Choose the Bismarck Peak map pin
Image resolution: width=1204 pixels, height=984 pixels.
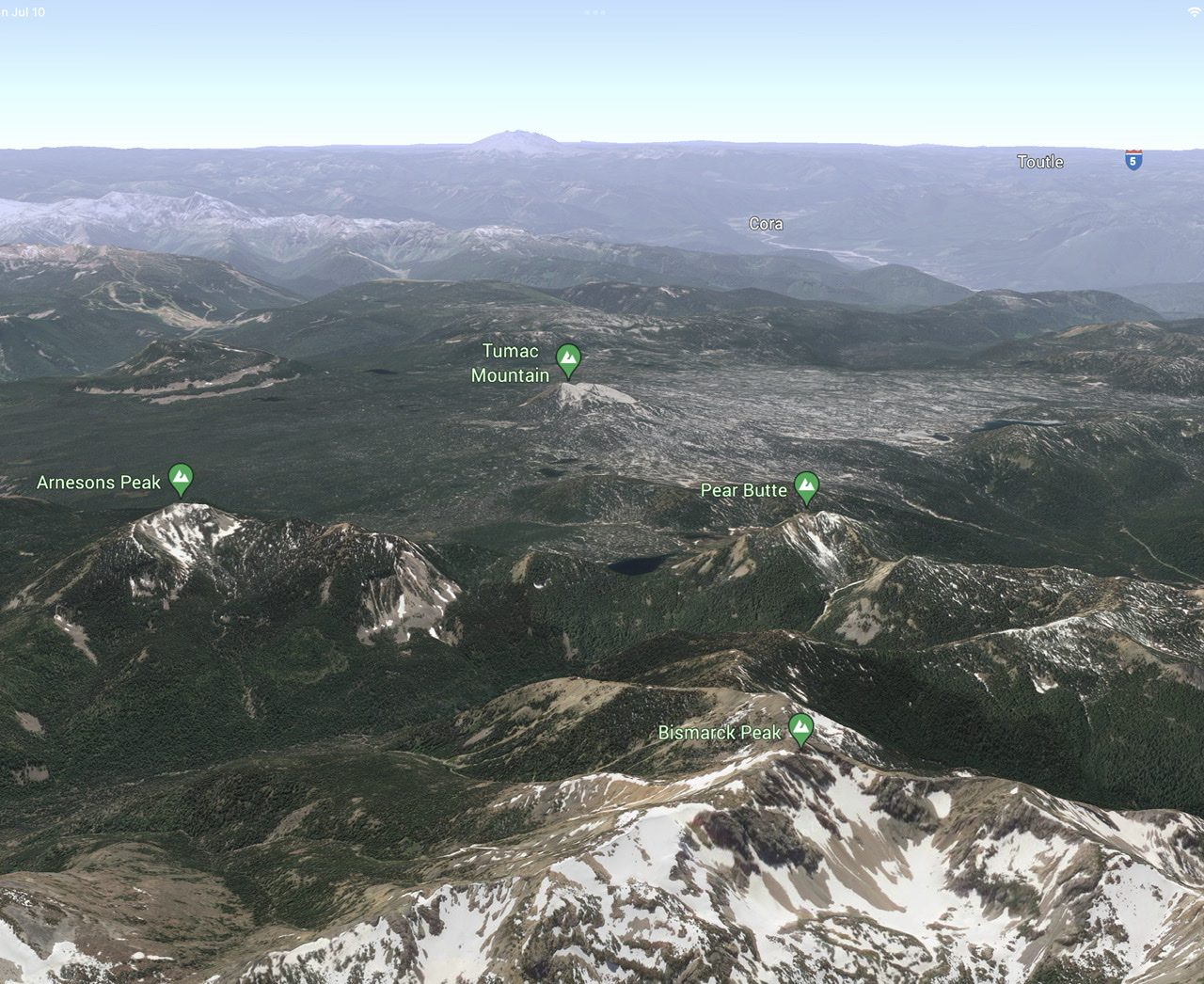(800, 728)
